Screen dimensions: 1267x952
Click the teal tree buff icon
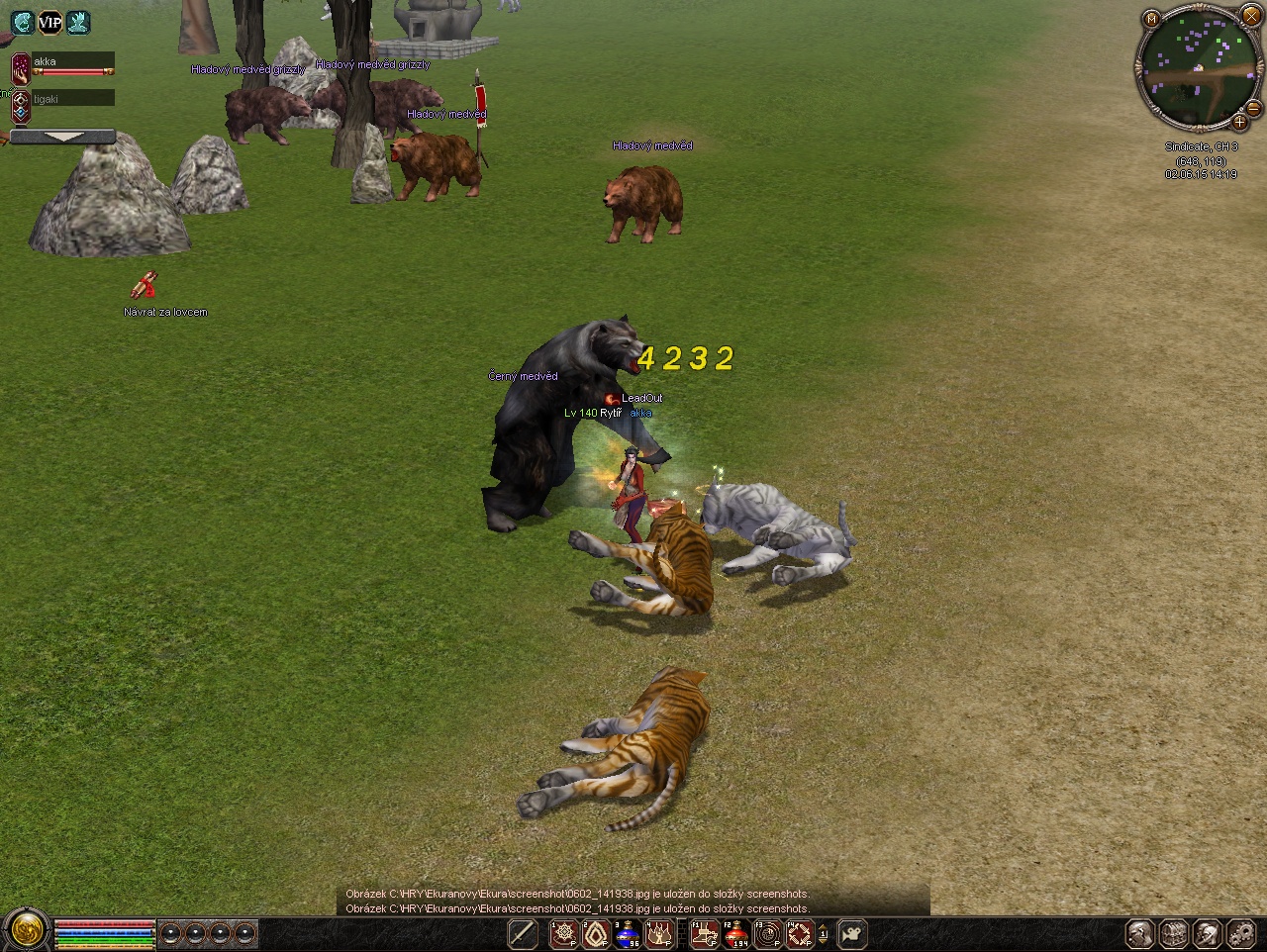(x=78, y=22)
